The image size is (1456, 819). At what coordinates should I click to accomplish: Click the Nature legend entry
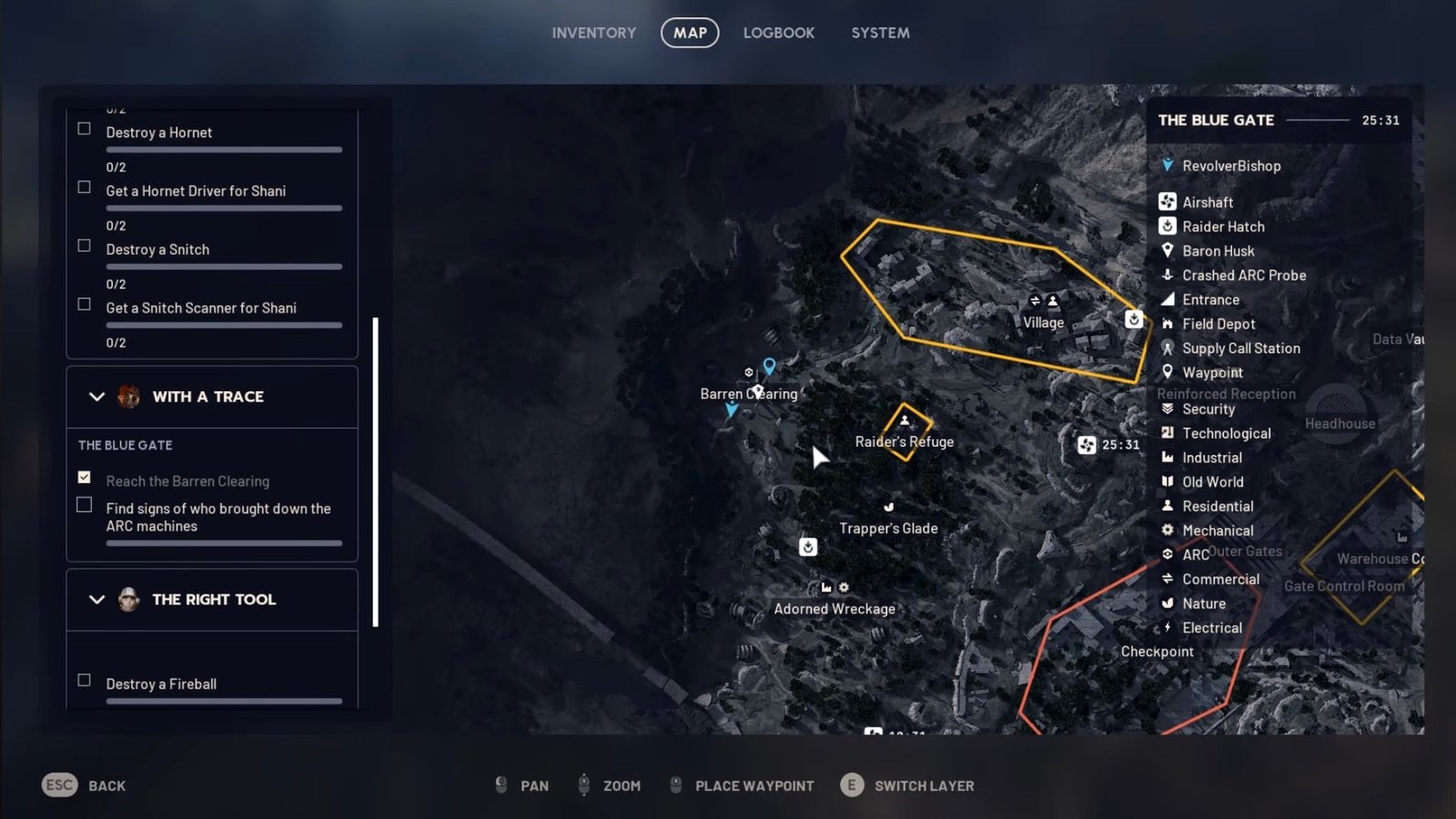1203,603
